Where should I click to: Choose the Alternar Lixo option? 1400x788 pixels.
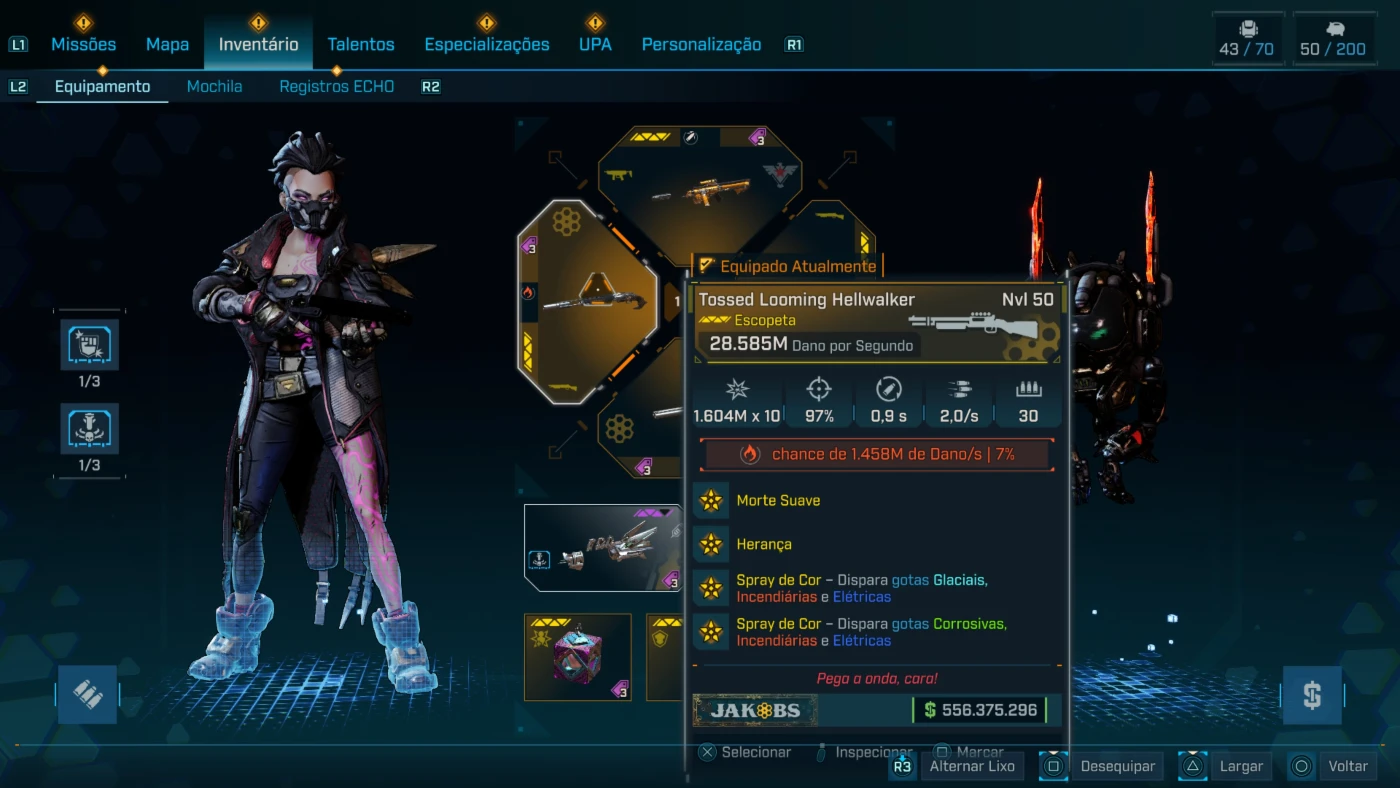[971, 766]
